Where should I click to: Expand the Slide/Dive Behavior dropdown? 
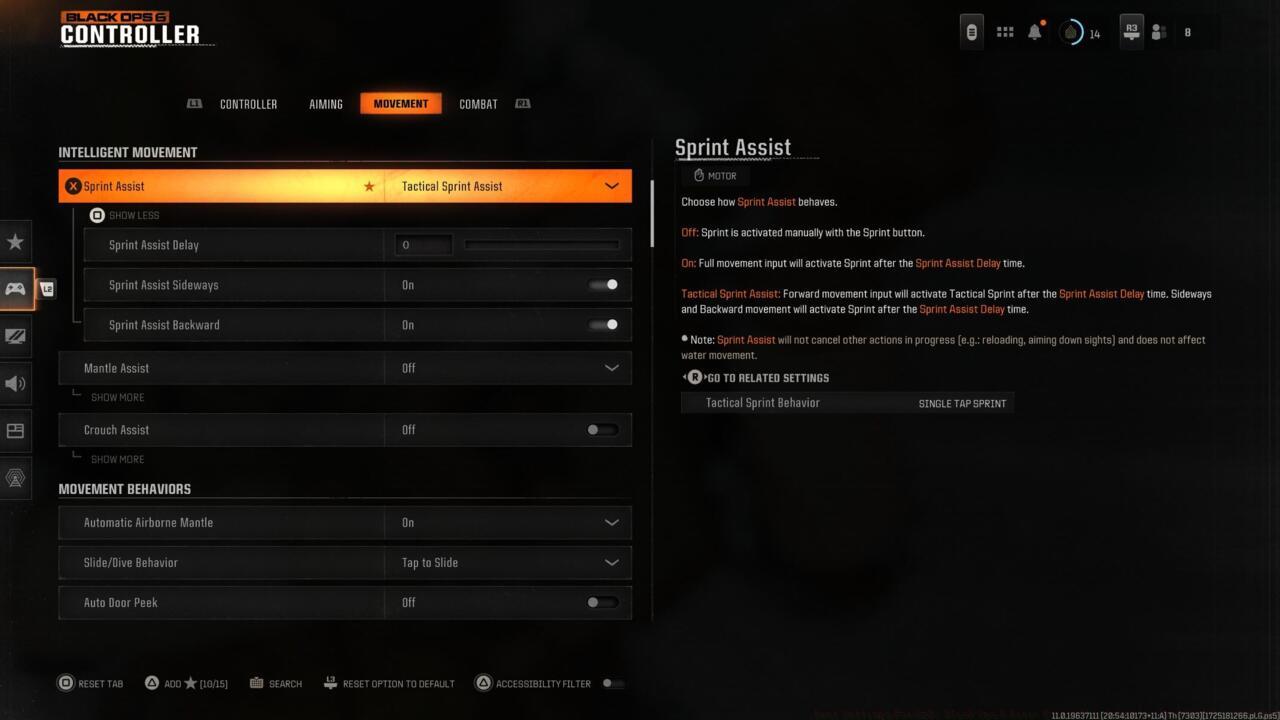611,562
